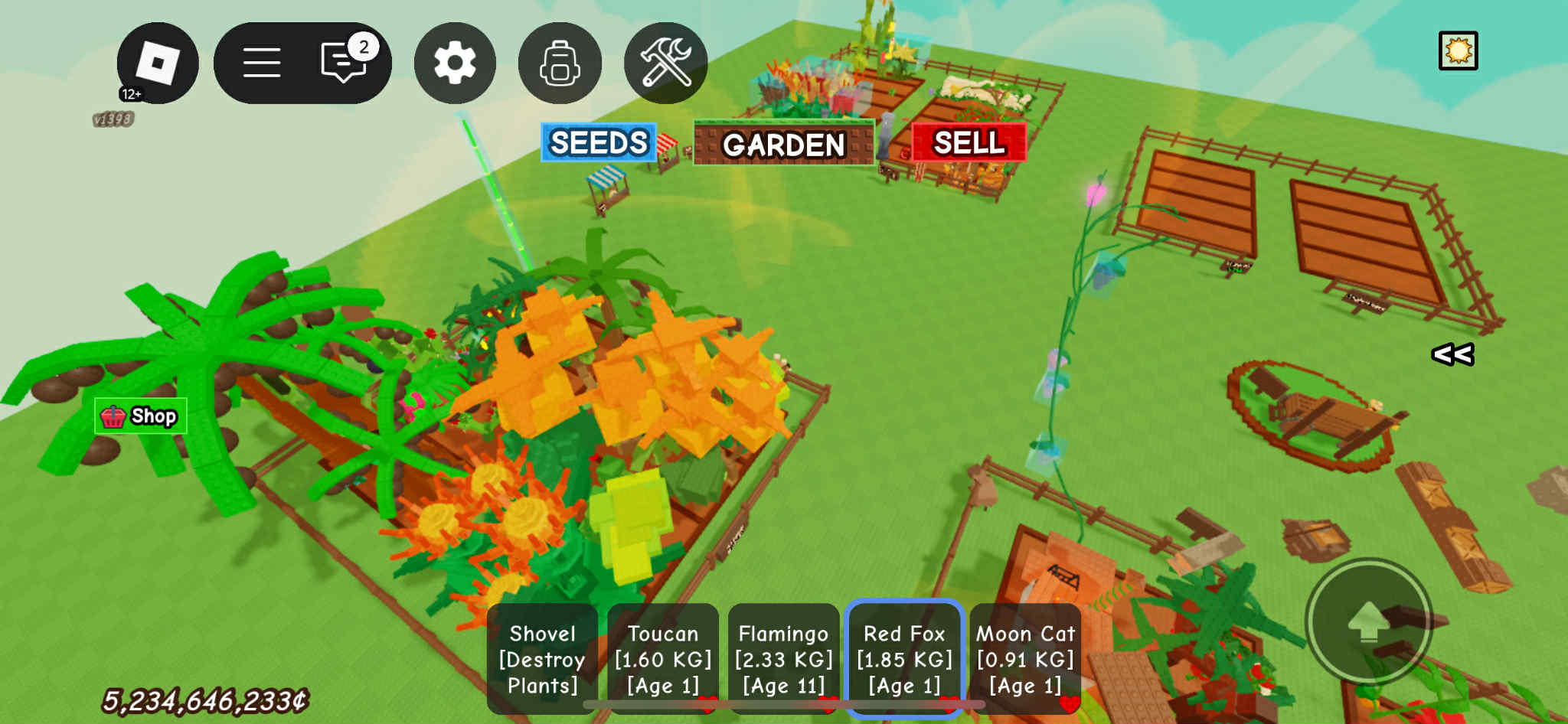Teleport to the SEEDS shop
Screen dimensions: 1568x724
599,143
